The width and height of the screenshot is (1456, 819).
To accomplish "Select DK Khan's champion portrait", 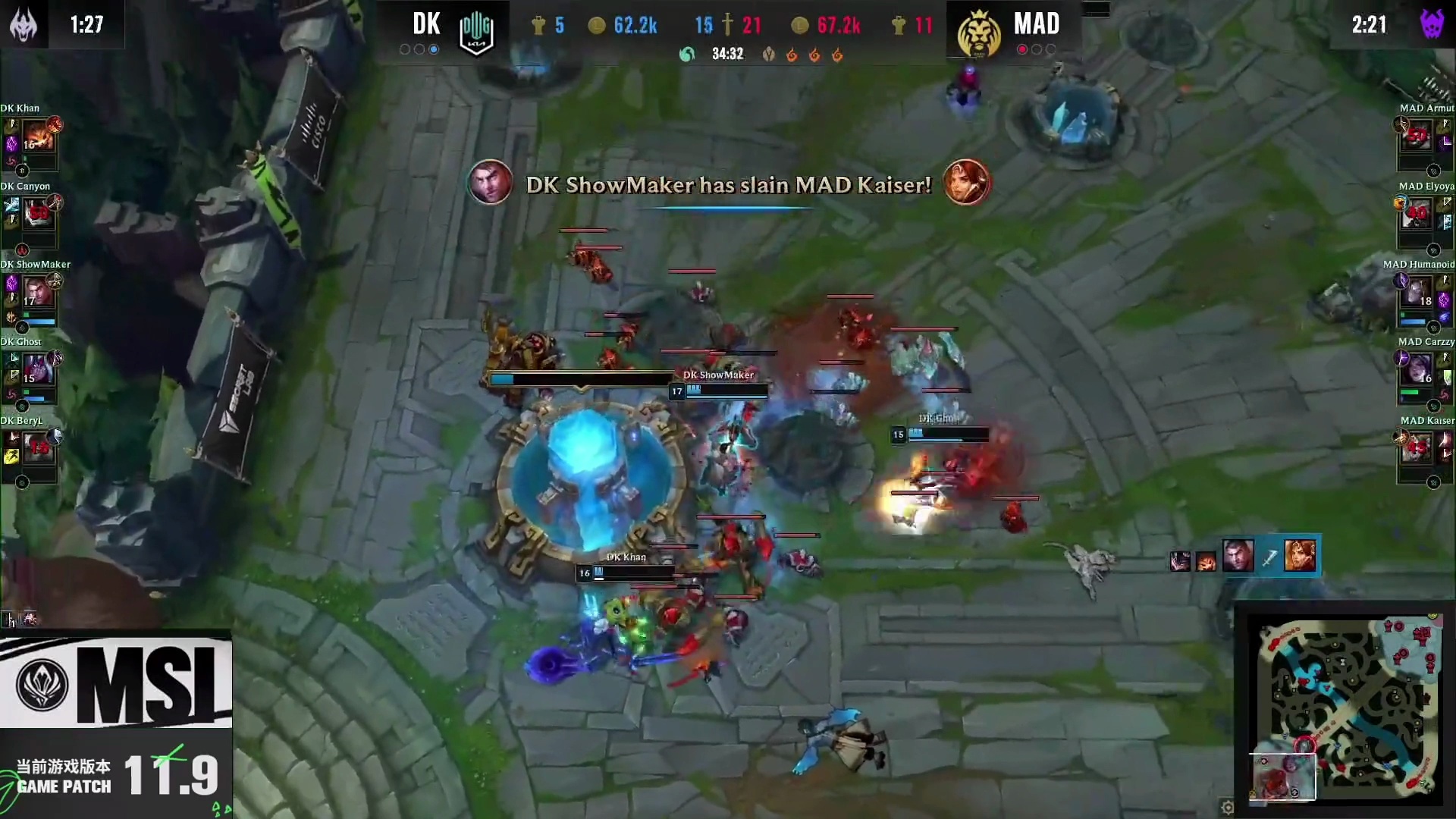I will (38, 137).
